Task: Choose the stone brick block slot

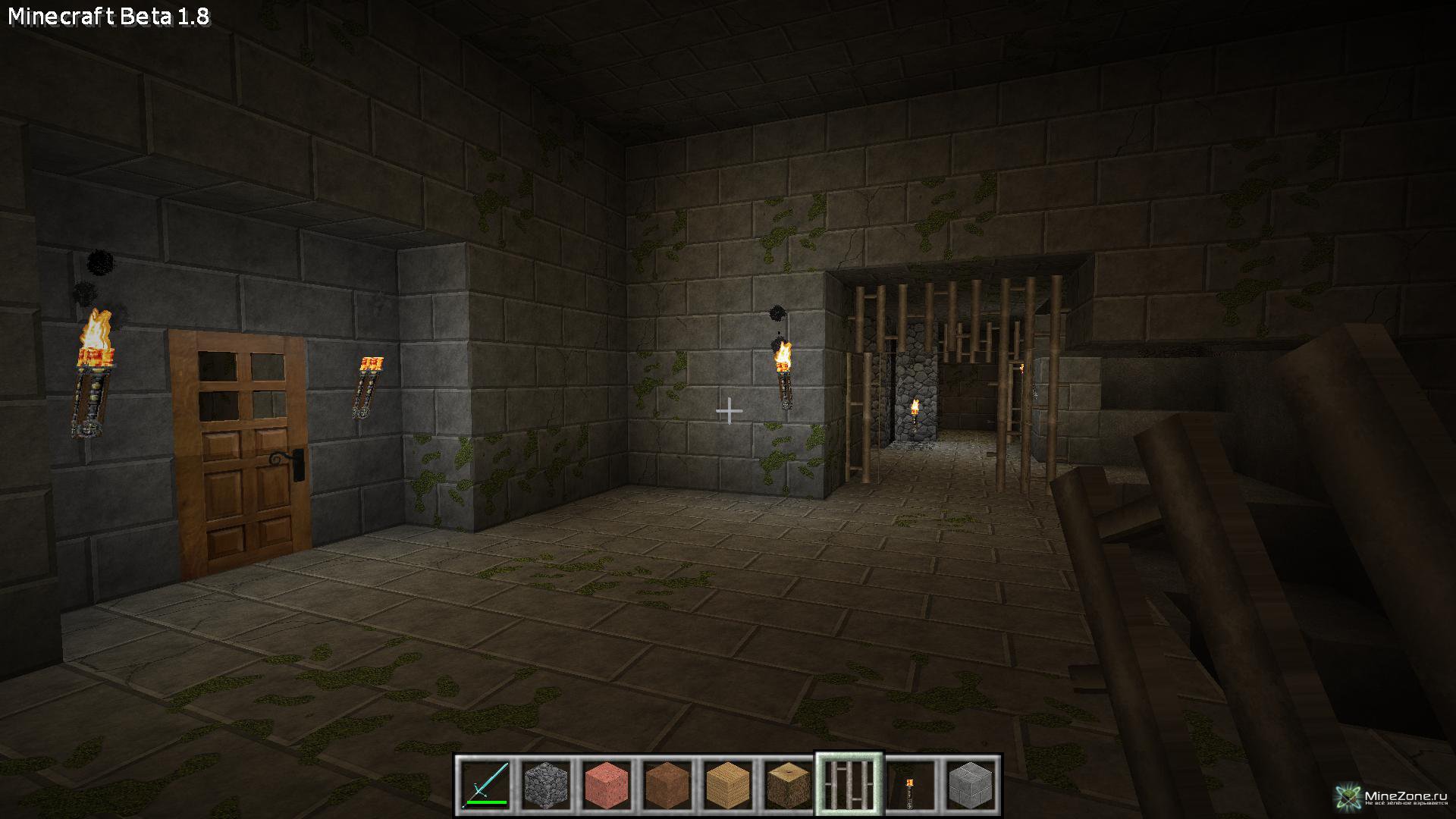Action: tap(971, 785)
